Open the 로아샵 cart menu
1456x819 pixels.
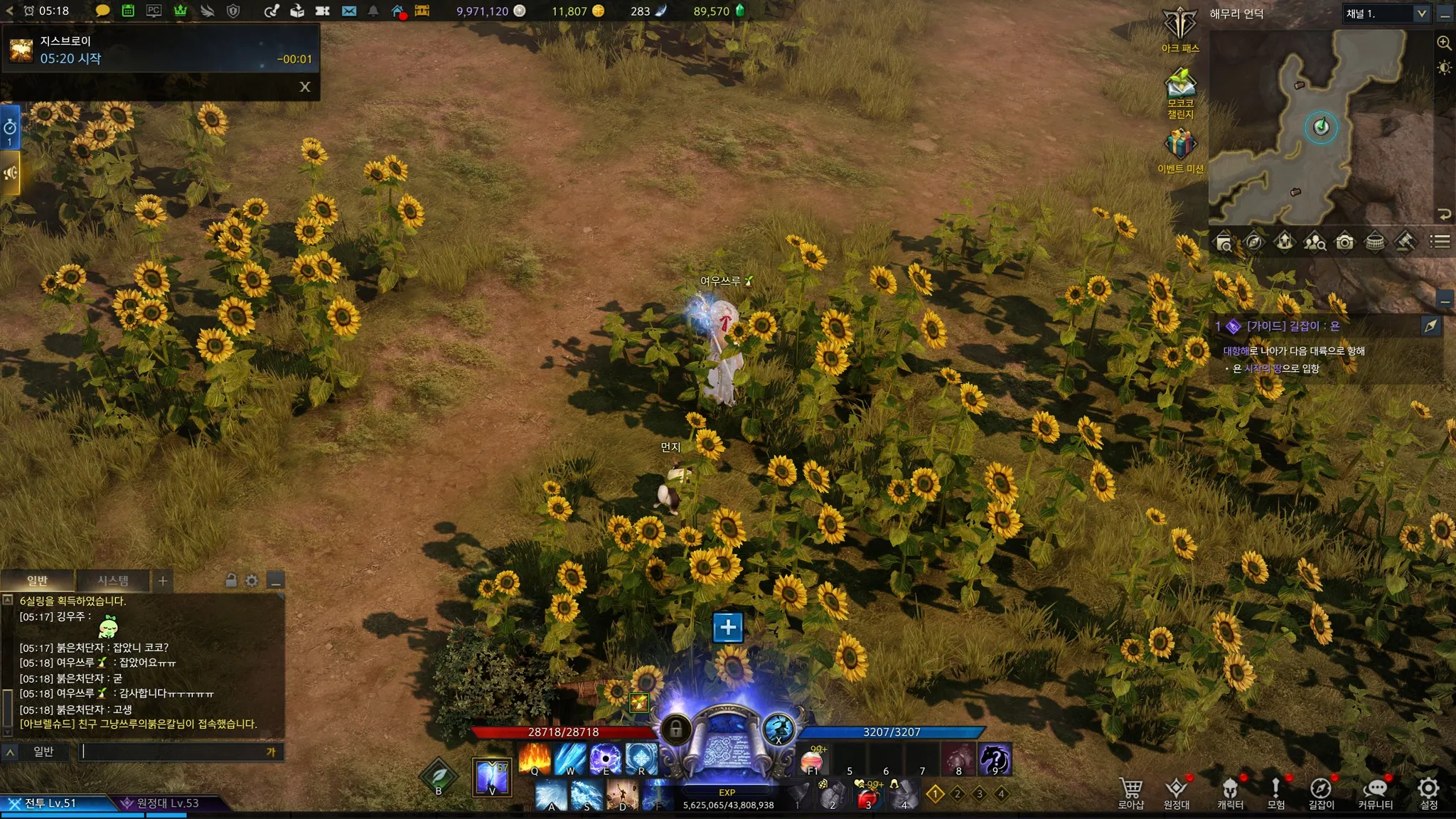coord(1130,791)
